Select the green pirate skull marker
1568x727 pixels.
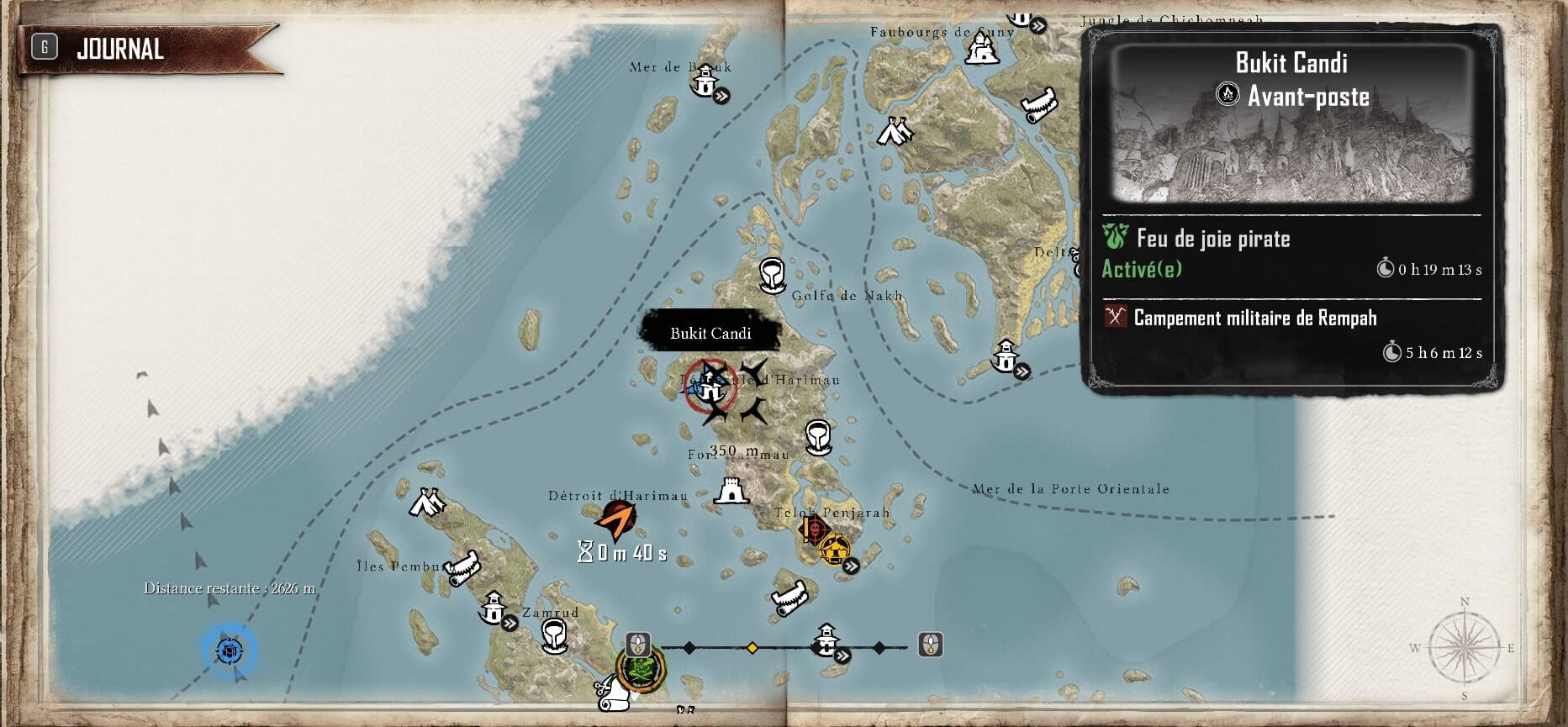641,670
